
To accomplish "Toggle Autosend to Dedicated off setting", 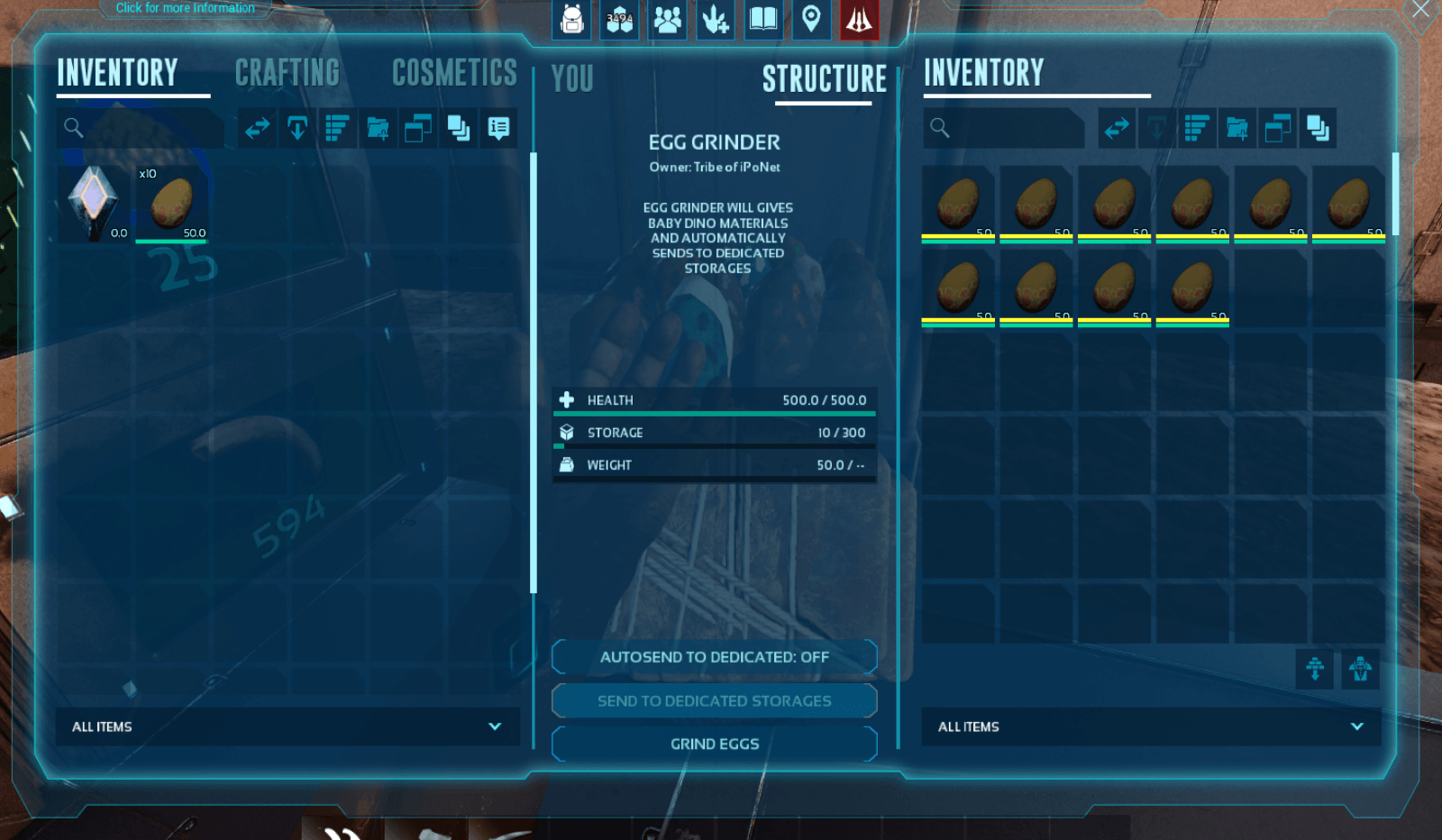I will click(714, 657).
